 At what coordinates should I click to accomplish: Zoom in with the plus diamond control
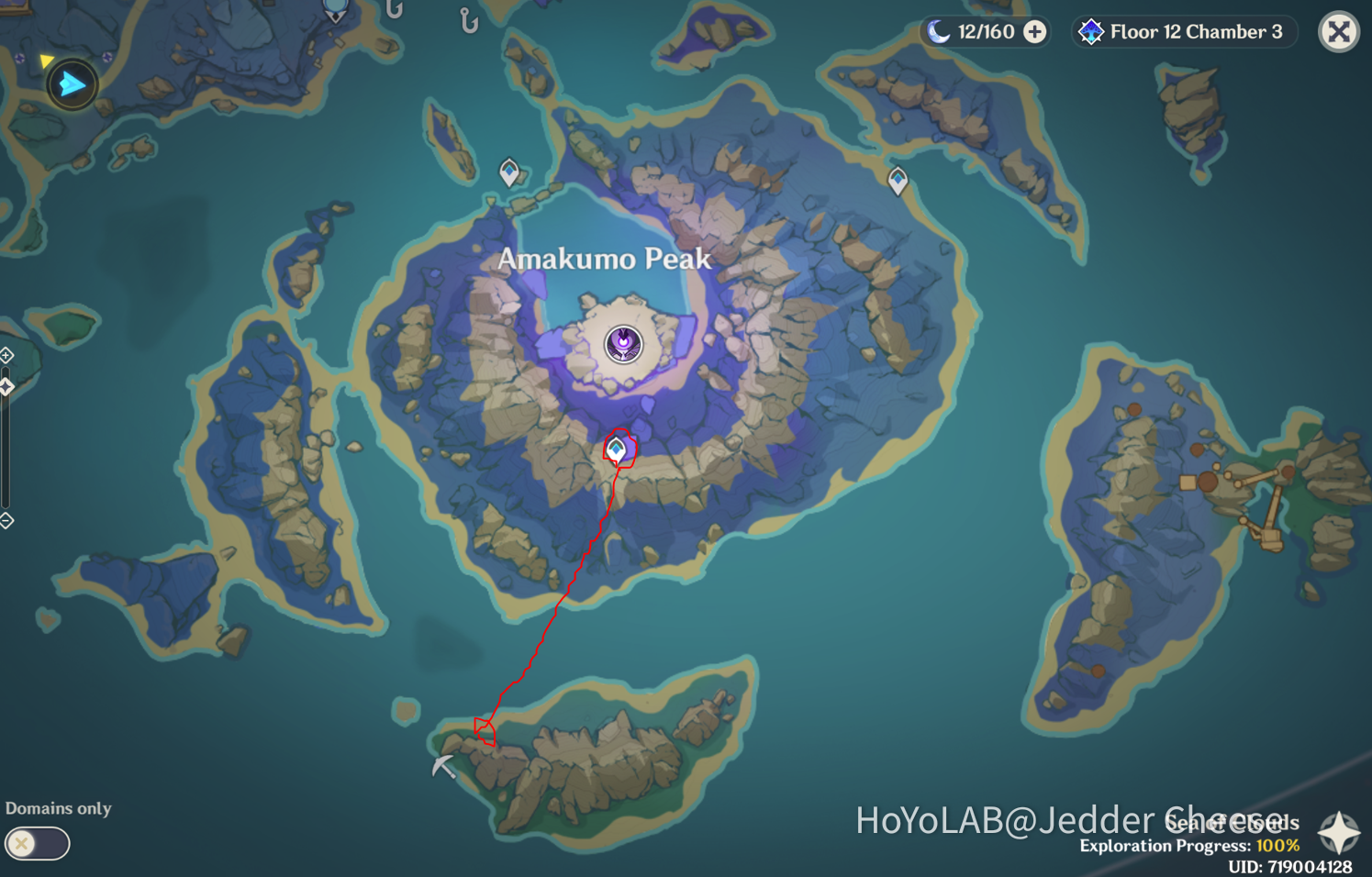coord(6,355)
